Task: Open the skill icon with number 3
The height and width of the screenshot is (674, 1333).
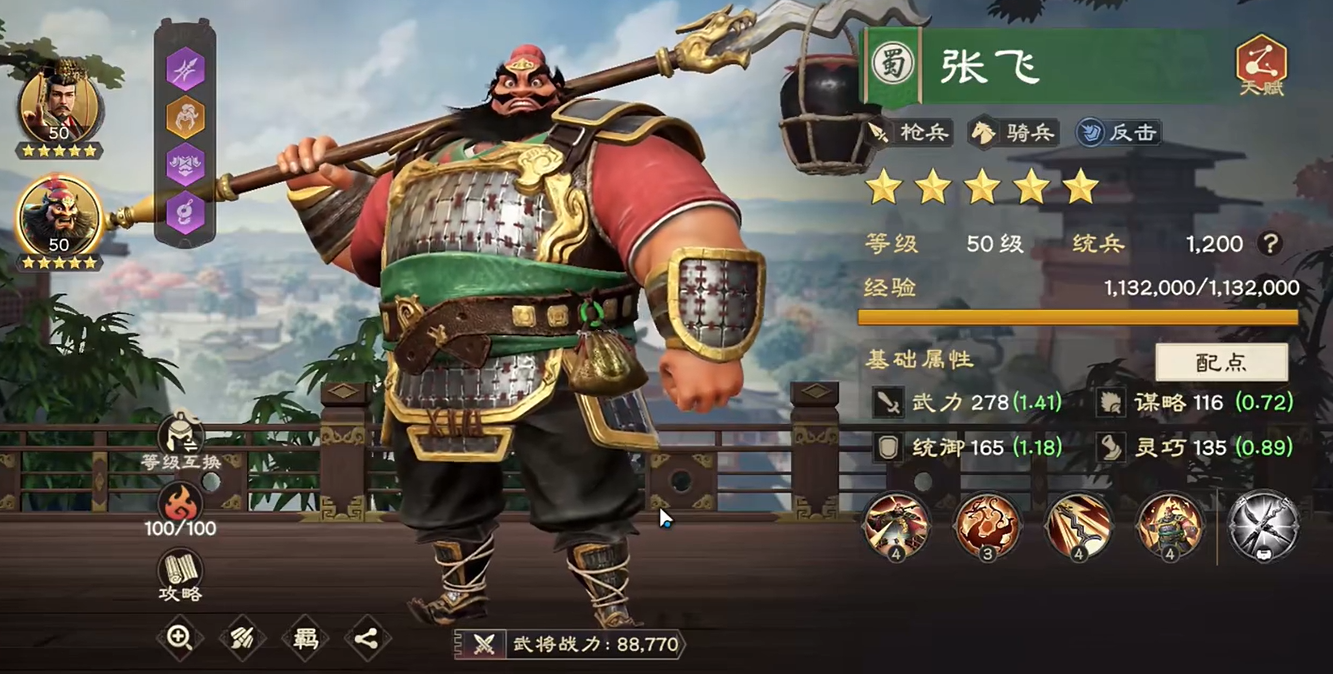Action: click(988, 526)
